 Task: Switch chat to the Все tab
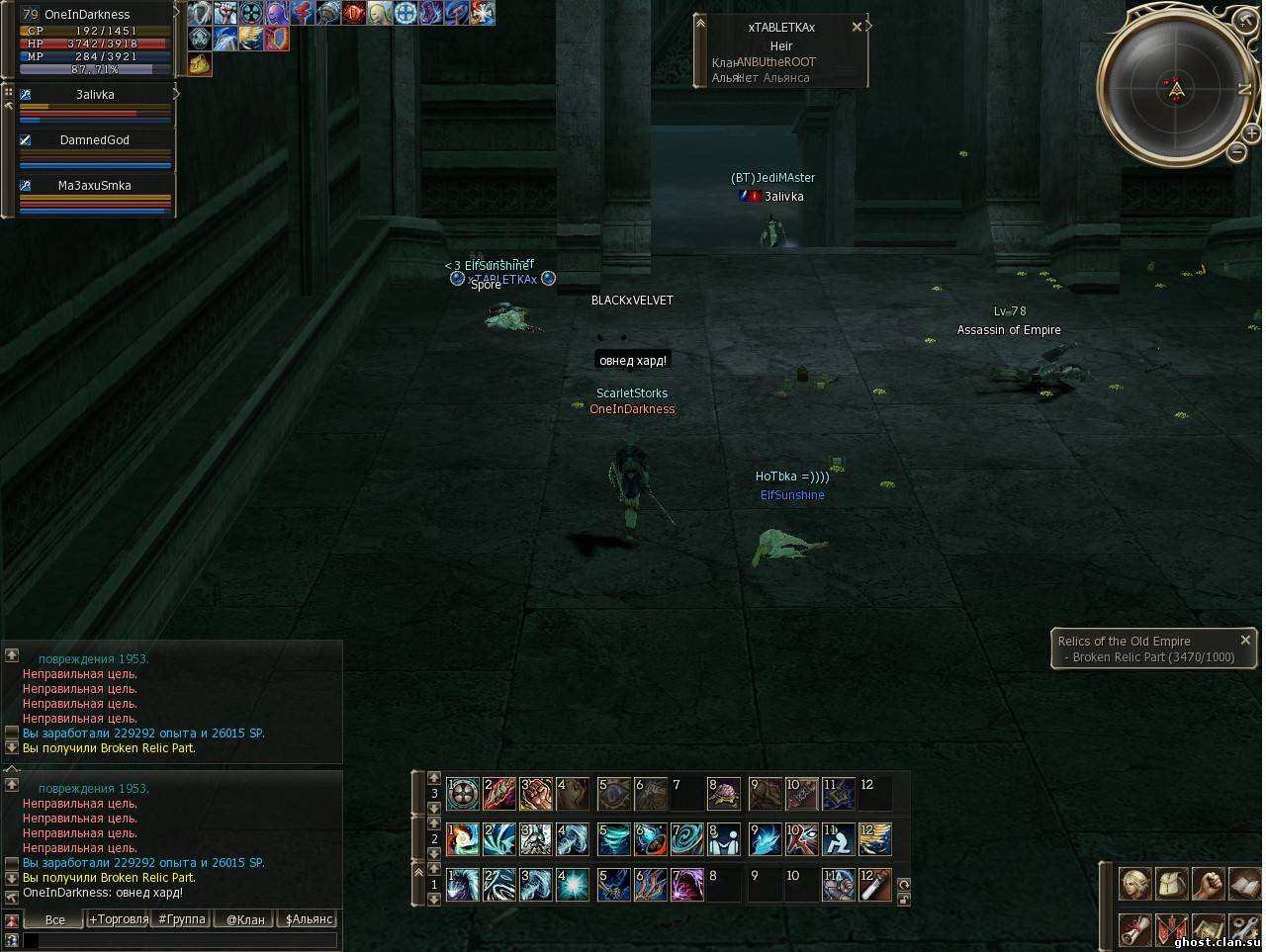(55, 919)
